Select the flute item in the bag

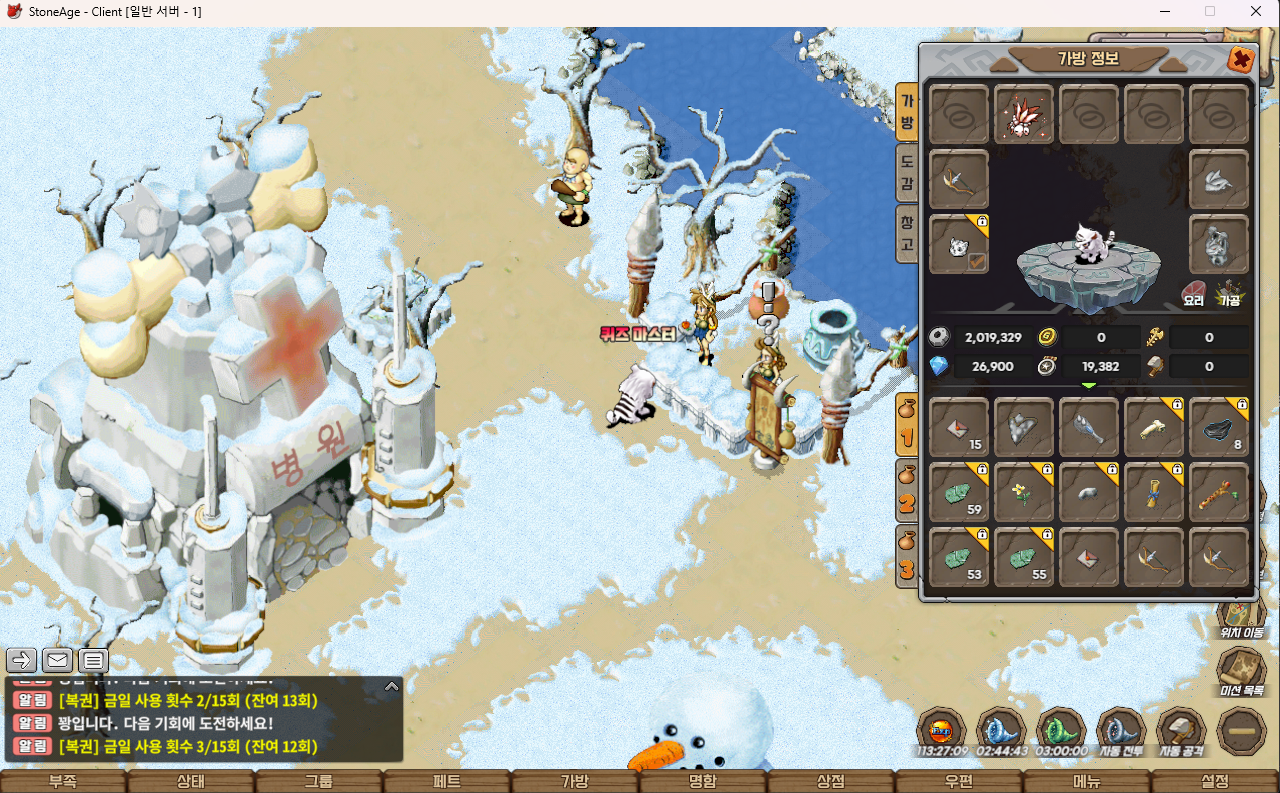1219,492
